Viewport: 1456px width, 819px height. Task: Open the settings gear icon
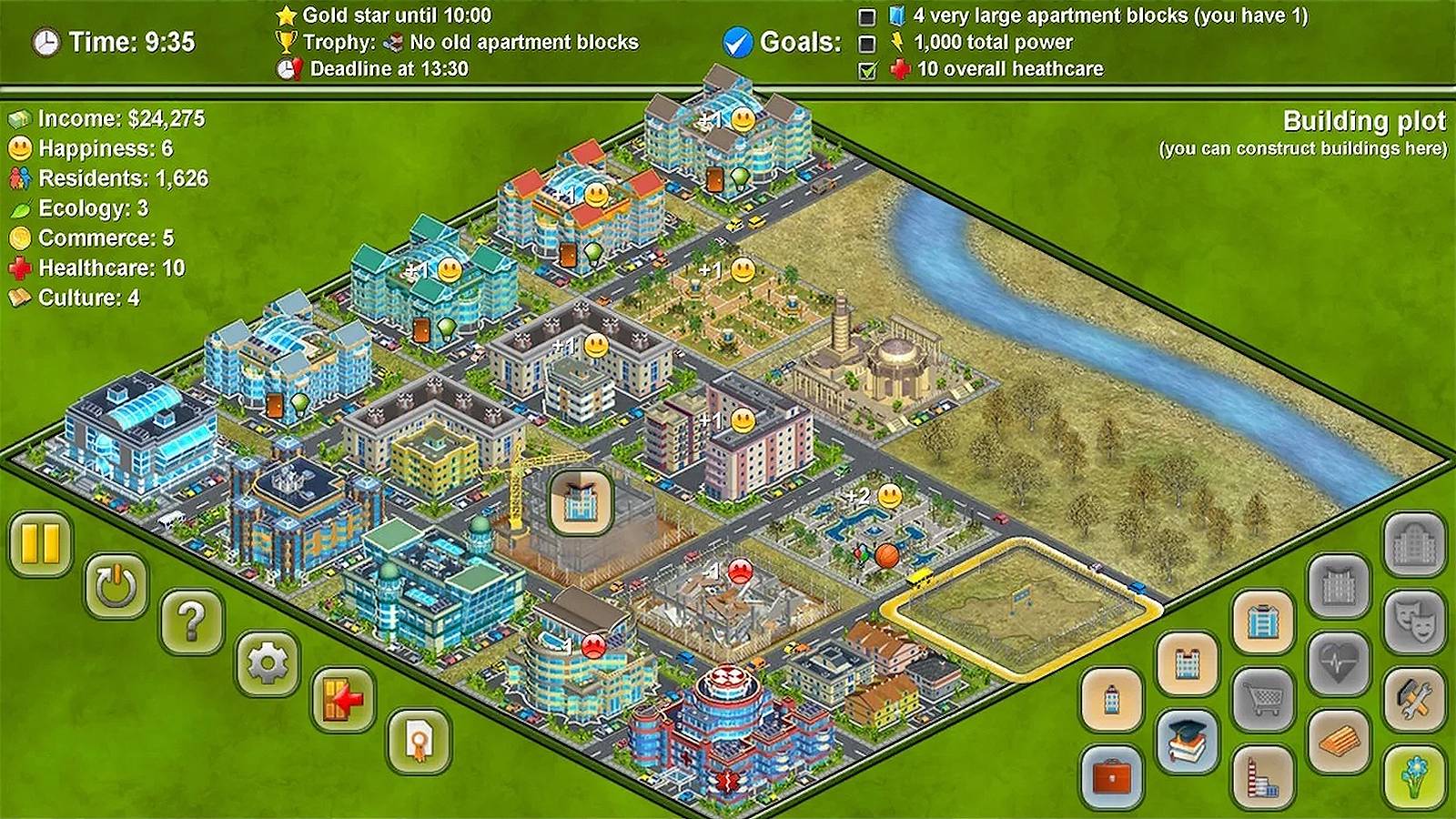pyautogui.click(x=267, y=664)
